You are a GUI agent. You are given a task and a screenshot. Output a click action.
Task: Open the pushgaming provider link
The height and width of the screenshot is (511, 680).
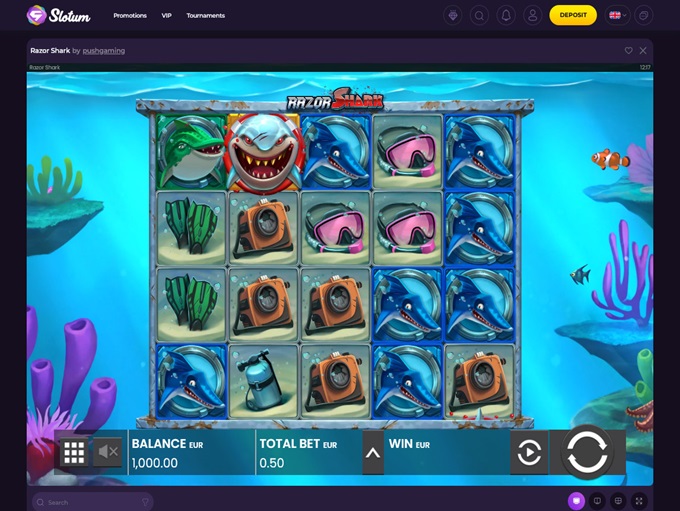pos(103,50)
